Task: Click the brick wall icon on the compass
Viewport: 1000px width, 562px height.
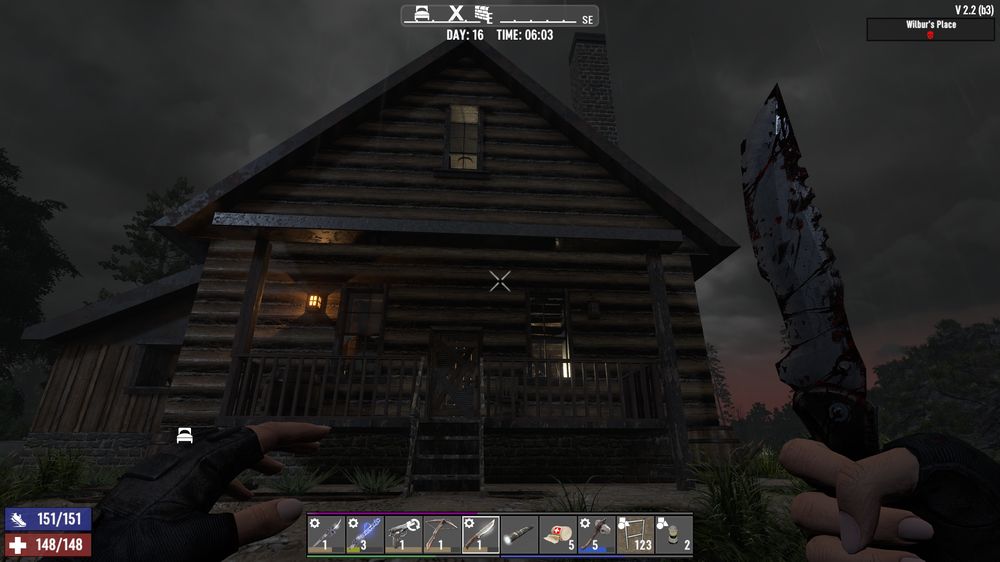Action: (486, 14)
